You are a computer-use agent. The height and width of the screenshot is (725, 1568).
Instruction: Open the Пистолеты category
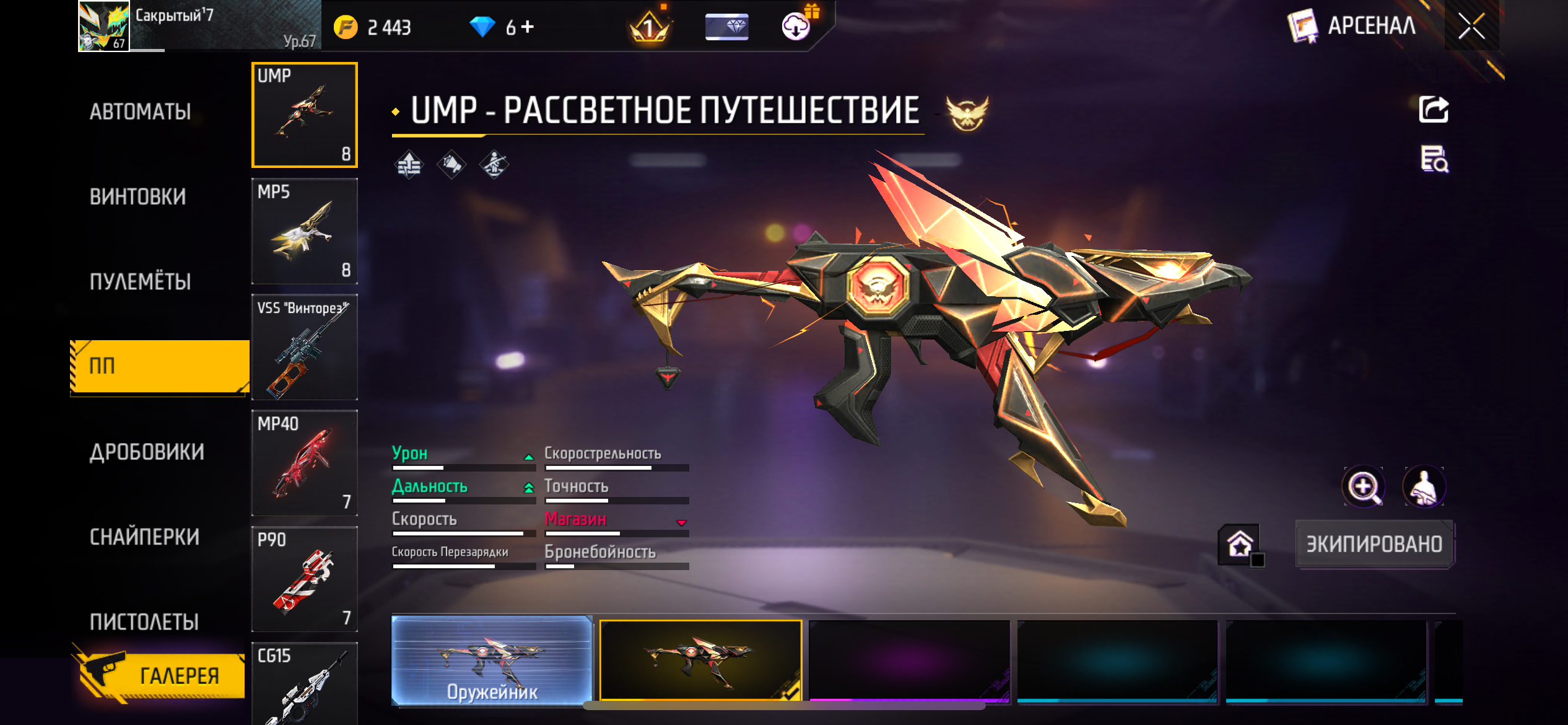pyautogui.click(x=144, y=622)
